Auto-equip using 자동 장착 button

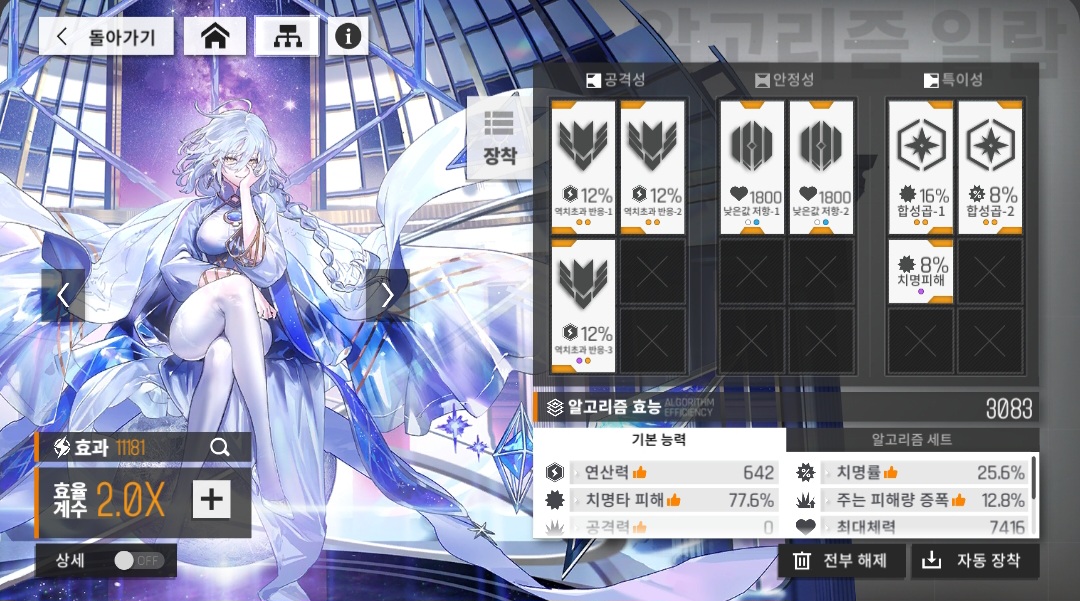pyautogui.click(x=974, y=561)
